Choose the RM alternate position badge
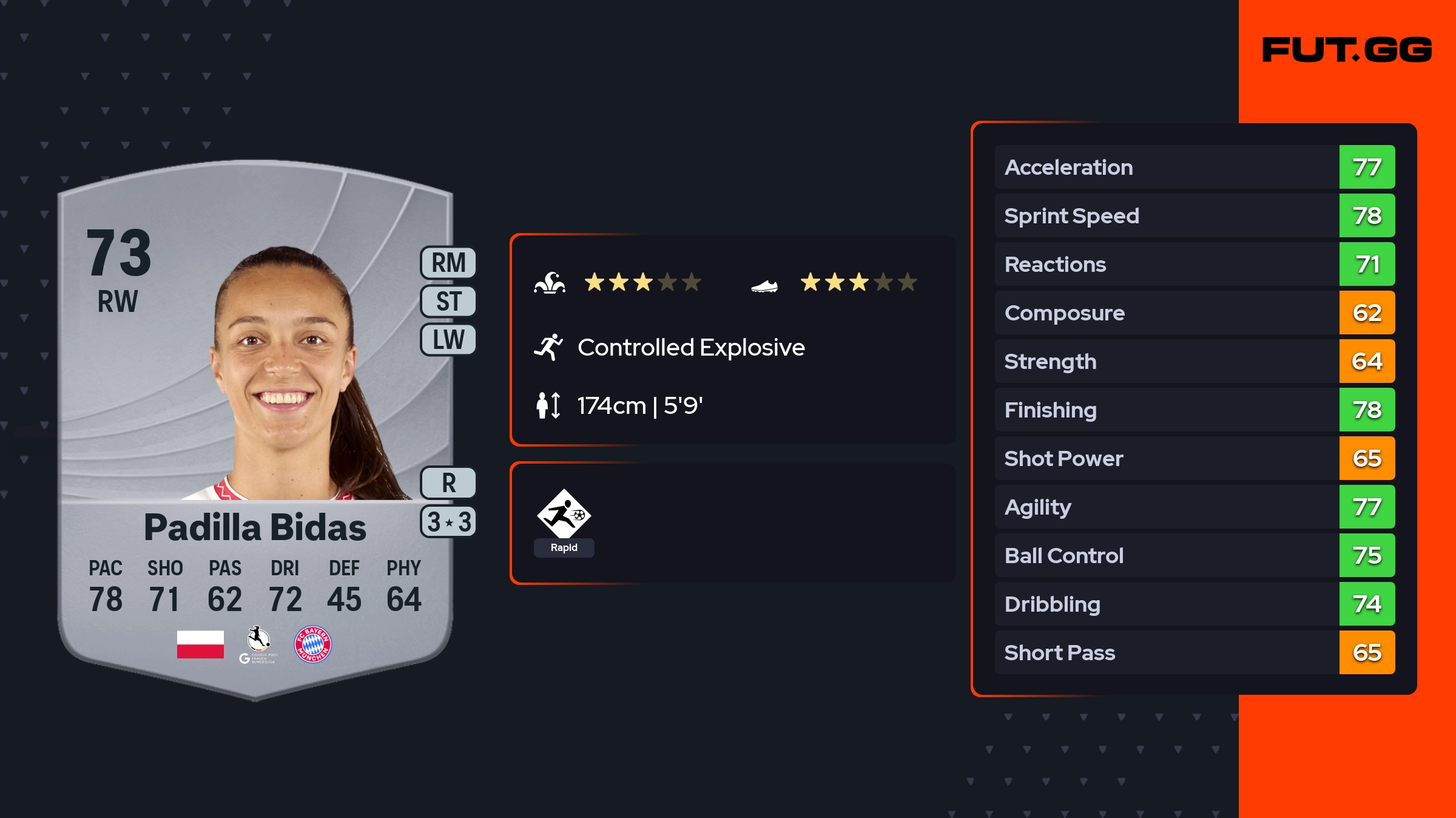Screen dimensions: 1456x818 [x=448, y=263]
